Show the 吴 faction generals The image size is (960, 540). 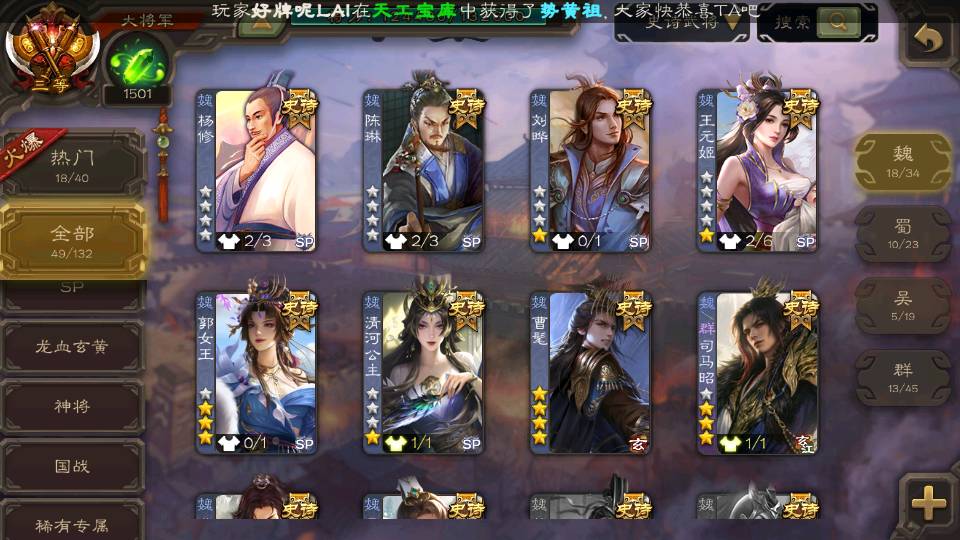902,305
